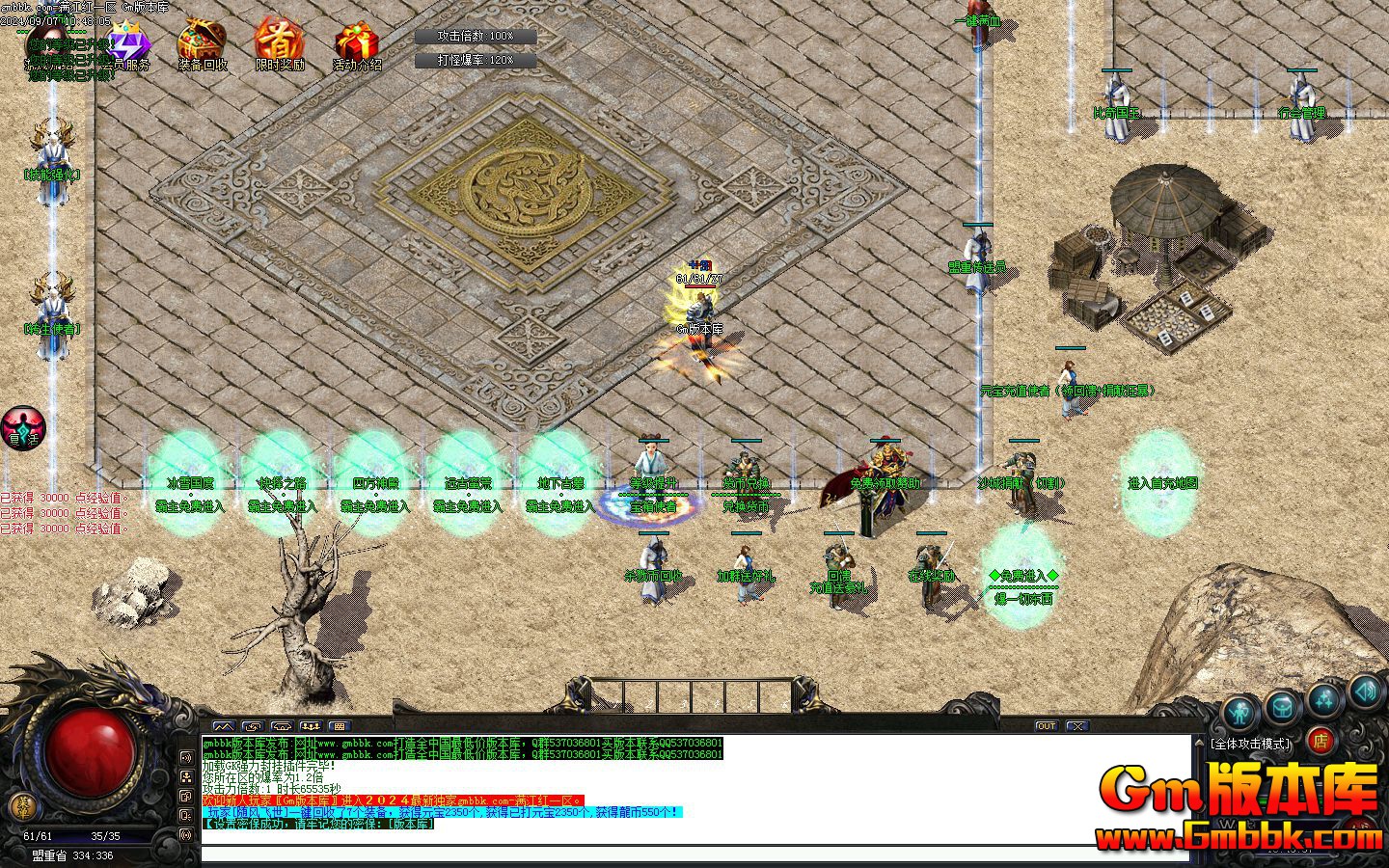Open the 装备回收 treasure chest icon

coord(202,44)
